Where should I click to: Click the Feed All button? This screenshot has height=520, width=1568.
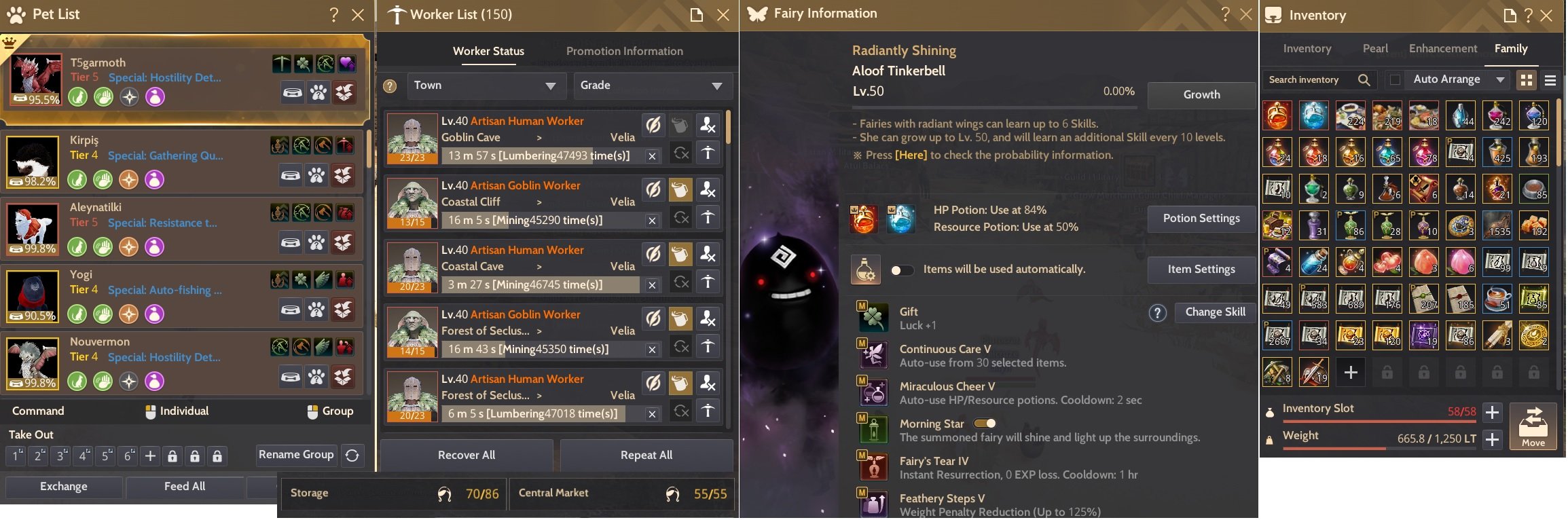click(x=185, y=487)
